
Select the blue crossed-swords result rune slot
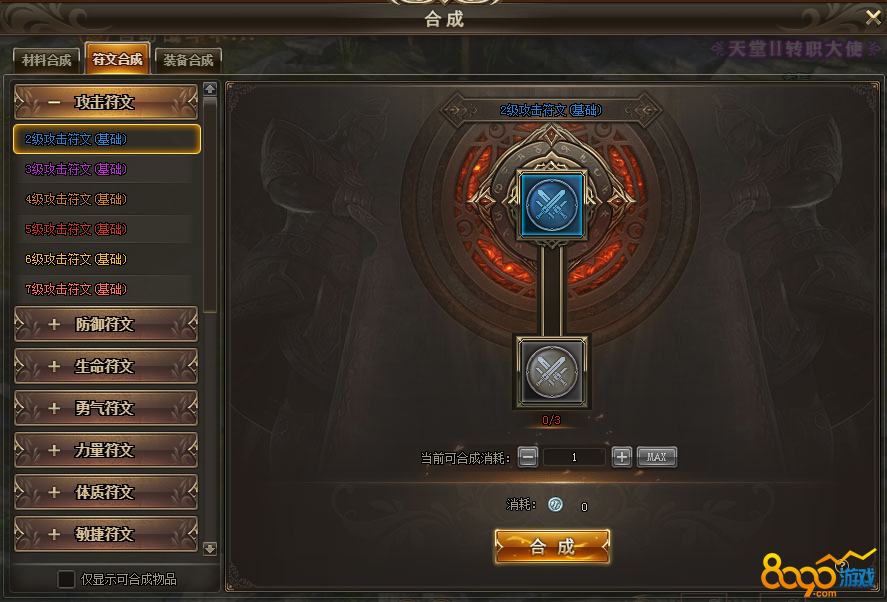[x=552, y=204]
